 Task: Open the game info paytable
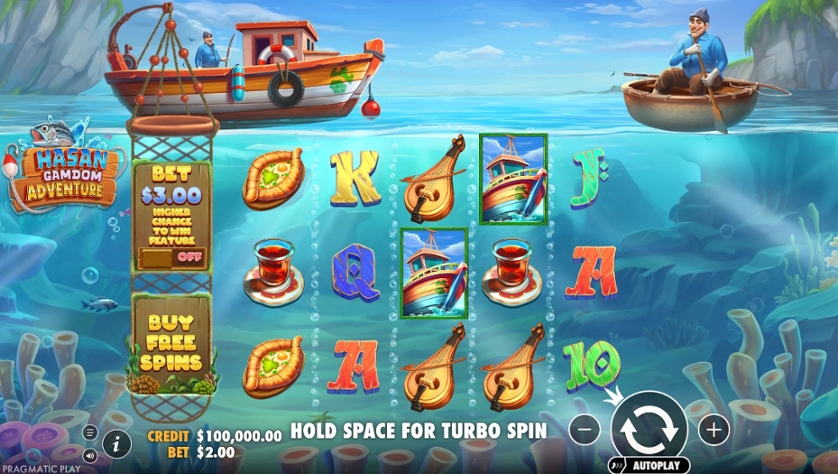[116, 443]
